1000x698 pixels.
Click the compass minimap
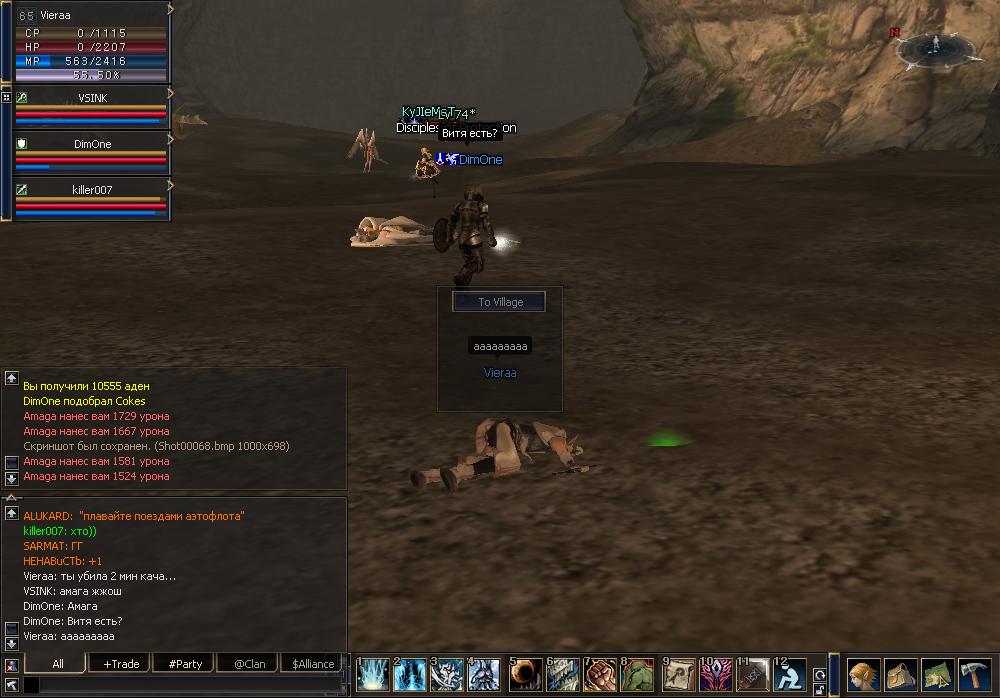pyautogui.click(x=936, y=46)
